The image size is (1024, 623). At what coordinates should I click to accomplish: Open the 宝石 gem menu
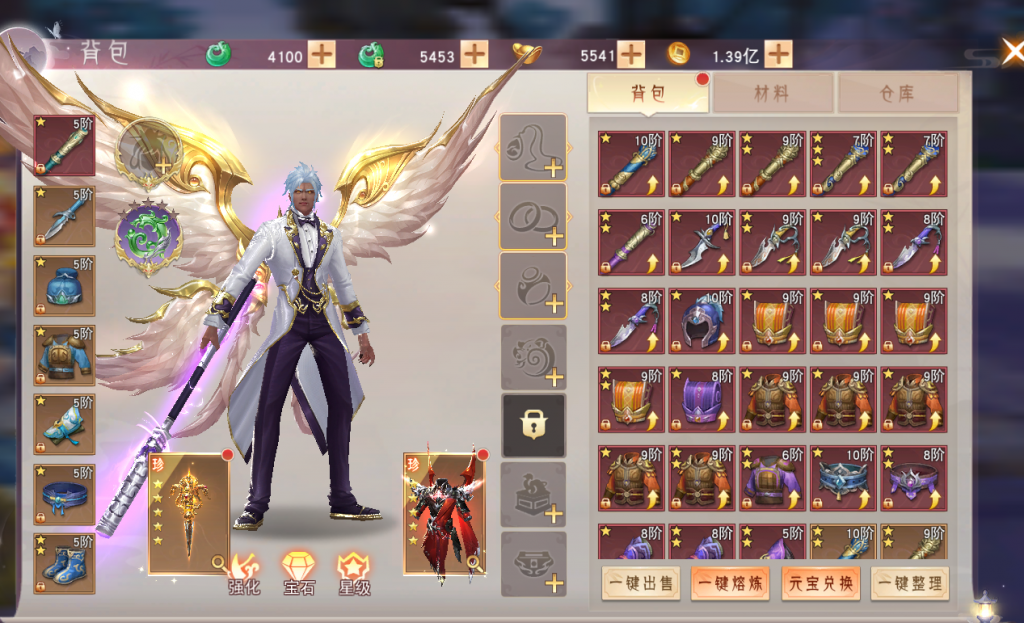click(298, 574)
